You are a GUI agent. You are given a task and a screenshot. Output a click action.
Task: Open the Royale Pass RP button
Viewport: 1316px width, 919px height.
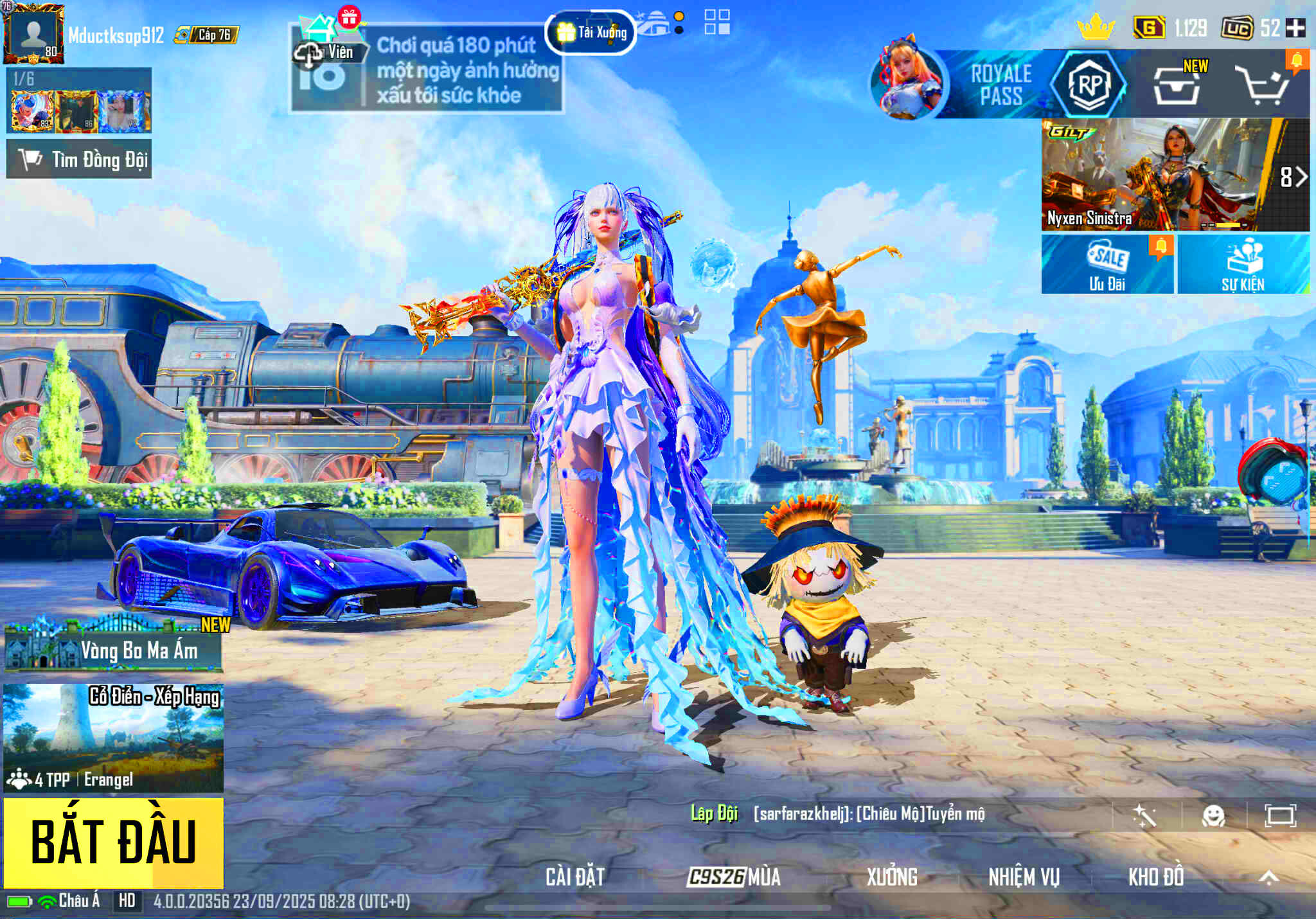pos(1089,84)
